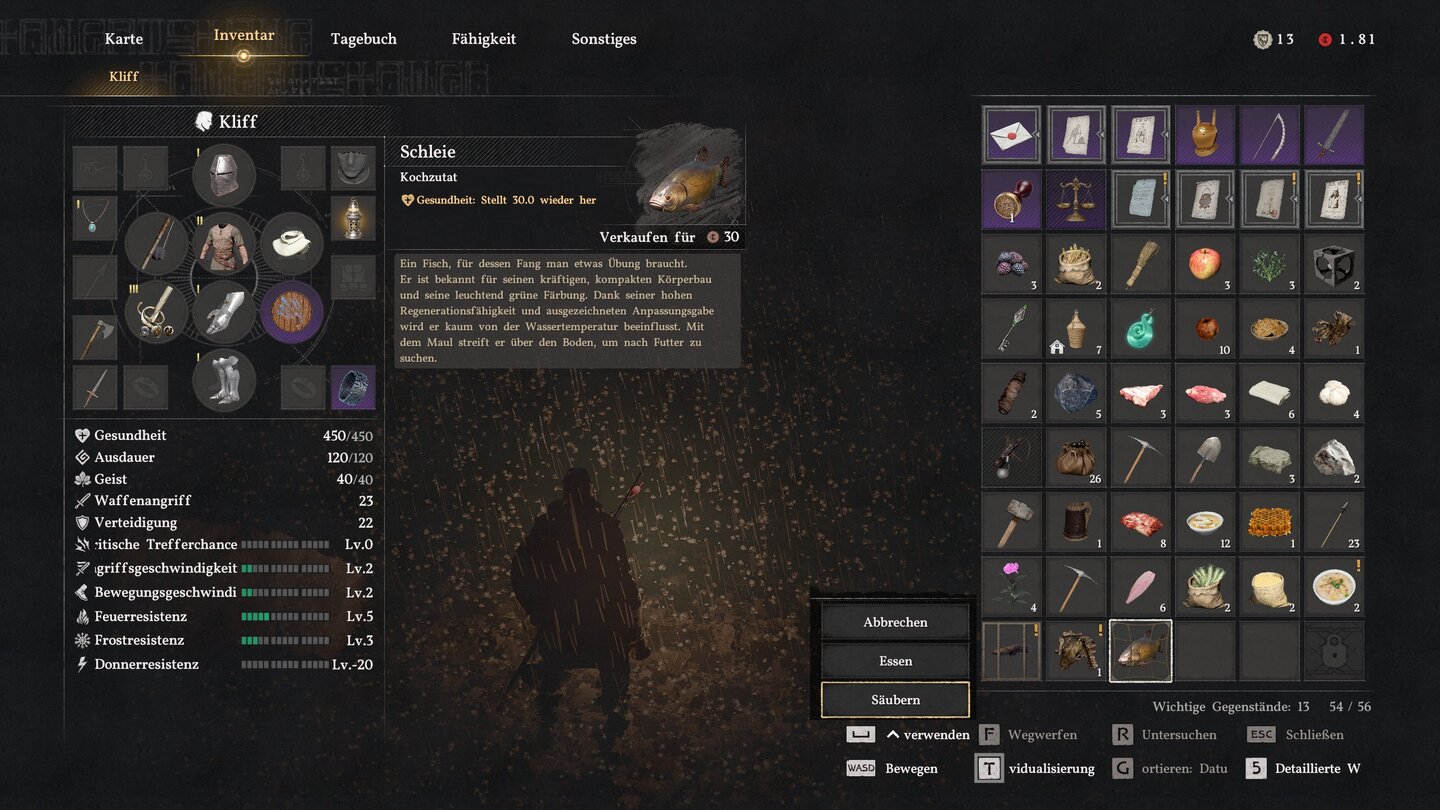Select the pickaxe in the inventory
The width and height of the screenshot is (1440, 810).
coord(1140,457)
